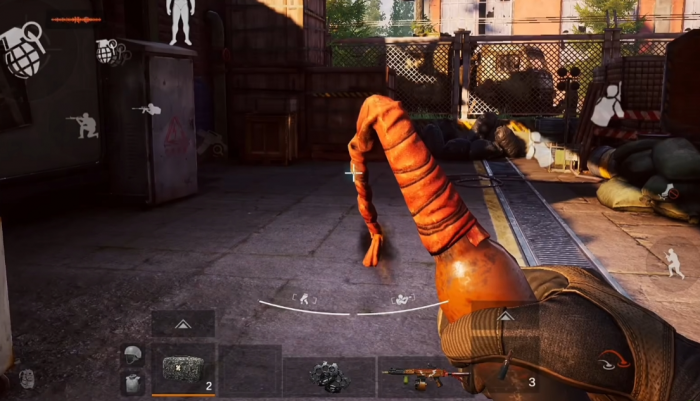This screenshot has height=401, width=700.
Task: Activate the kneeling soldier crouch icon
Action: click(x=83, y=125)
